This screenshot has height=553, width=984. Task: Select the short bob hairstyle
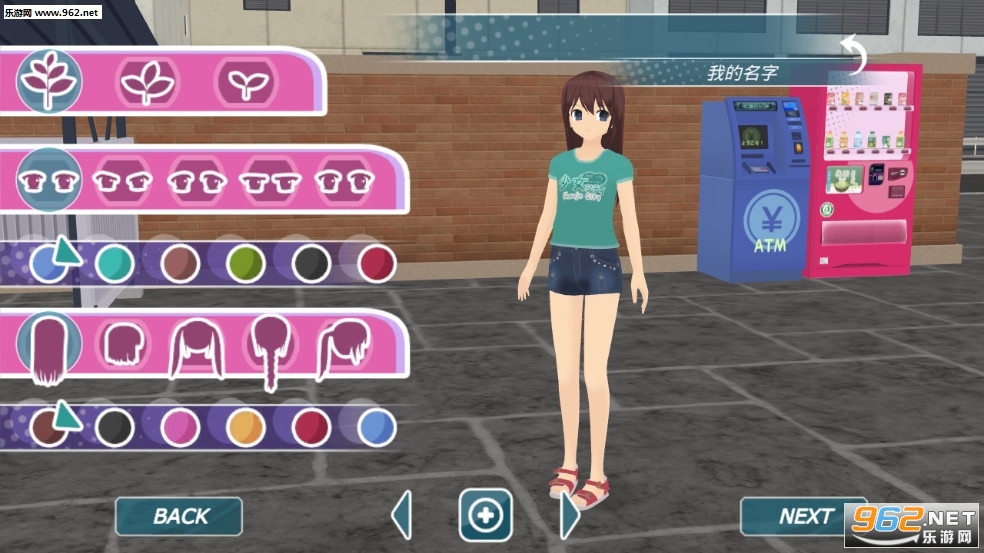tap(122, 345)
